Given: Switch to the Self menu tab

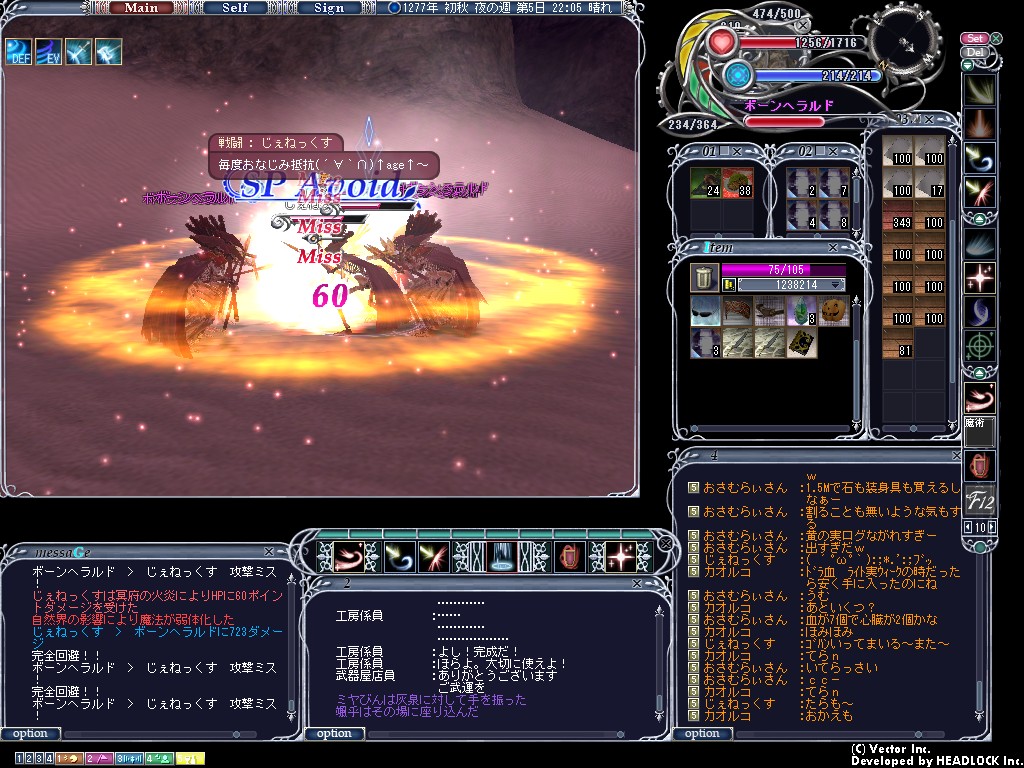Looking at the screenshot, I should pyautogui.click(x=235, y=8).
